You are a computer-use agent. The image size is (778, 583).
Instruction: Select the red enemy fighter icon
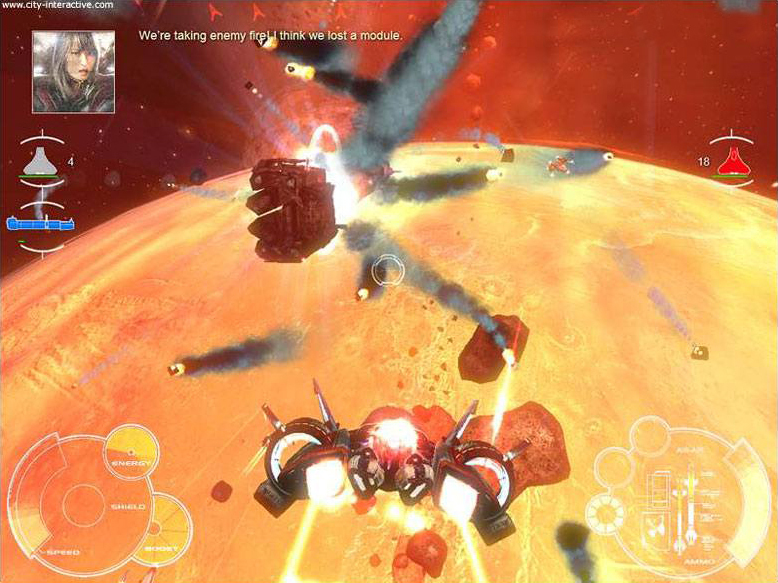click(x=740, y=159)
